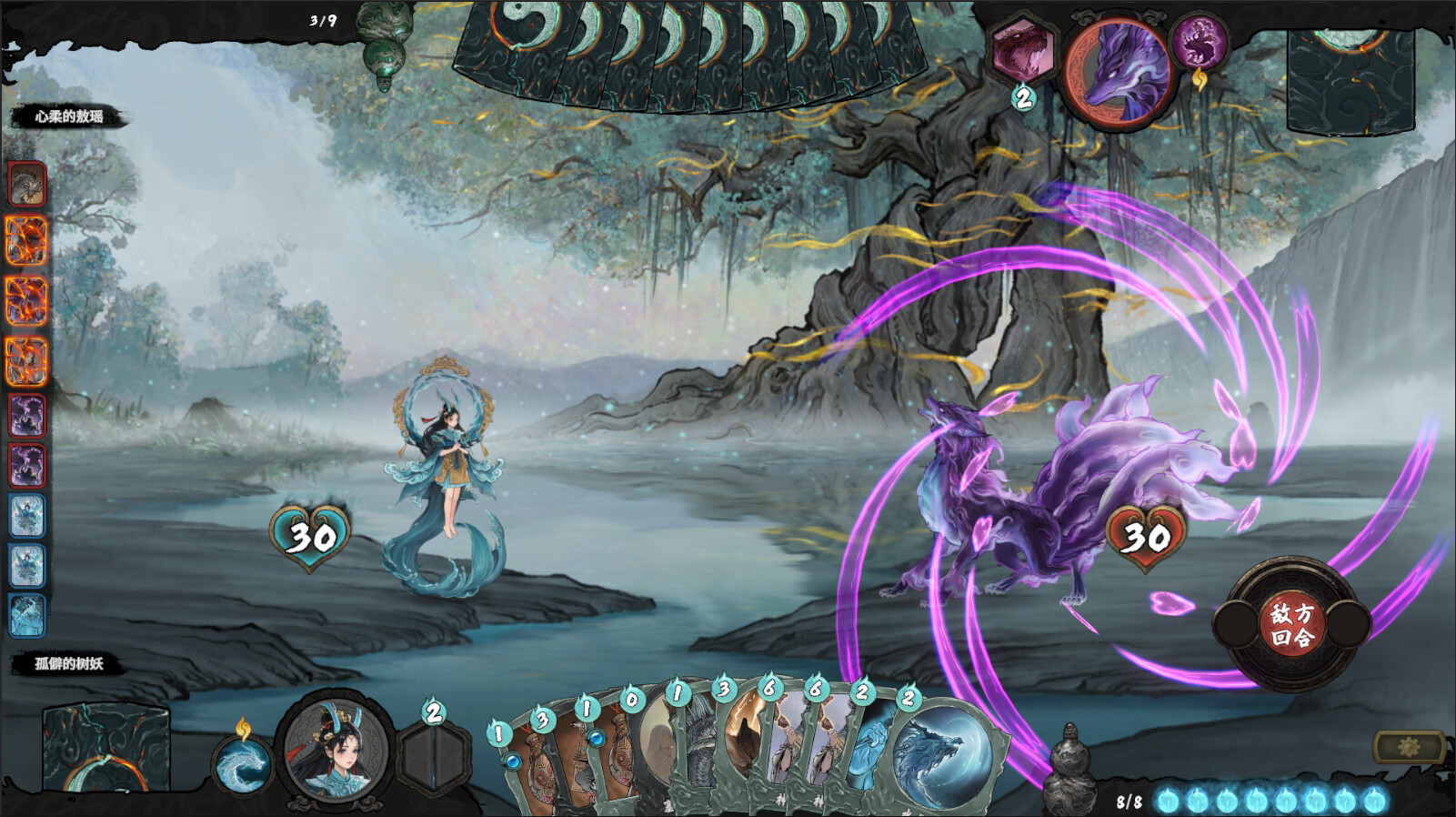
Task: Inspect the enemy purple fox portrait
Action: point(1117,73)
